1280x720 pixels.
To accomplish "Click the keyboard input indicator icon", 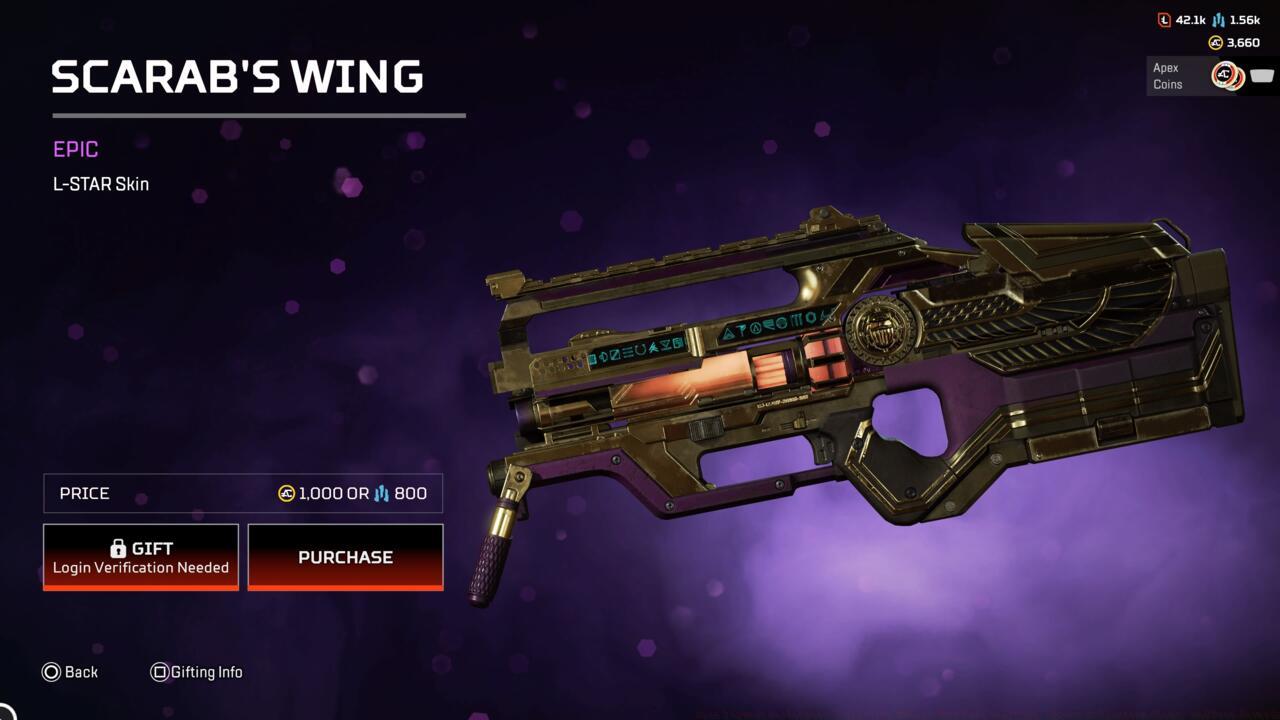I will (x=1261, y=74).
